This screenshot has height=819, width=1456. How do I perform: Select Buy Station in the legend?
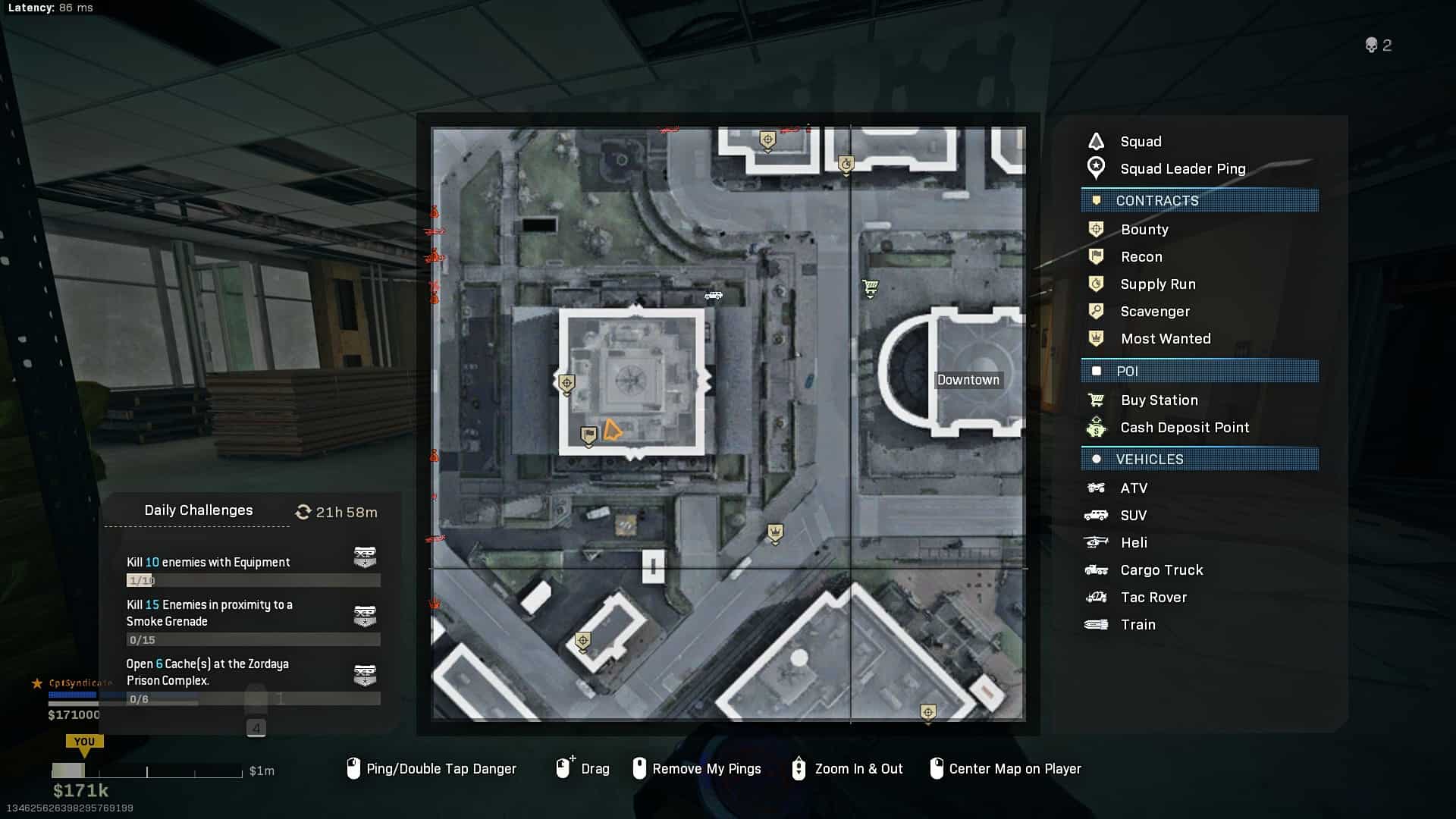click(1159, 400)
